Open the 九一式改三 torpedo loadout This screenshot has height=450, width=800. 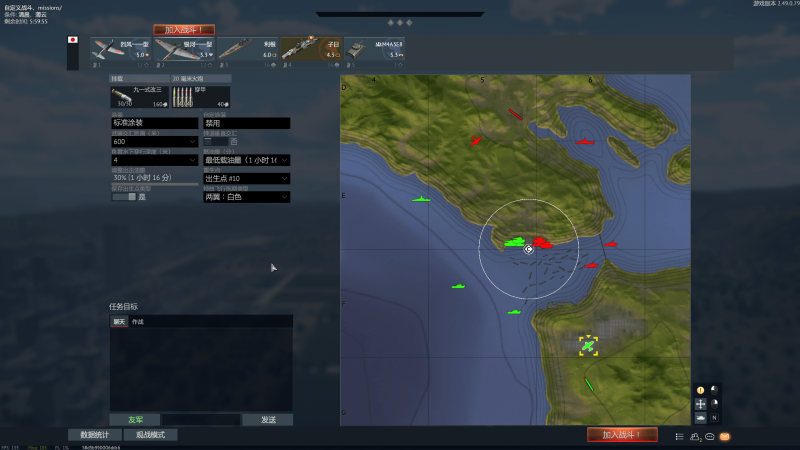(x=139, y=96)
